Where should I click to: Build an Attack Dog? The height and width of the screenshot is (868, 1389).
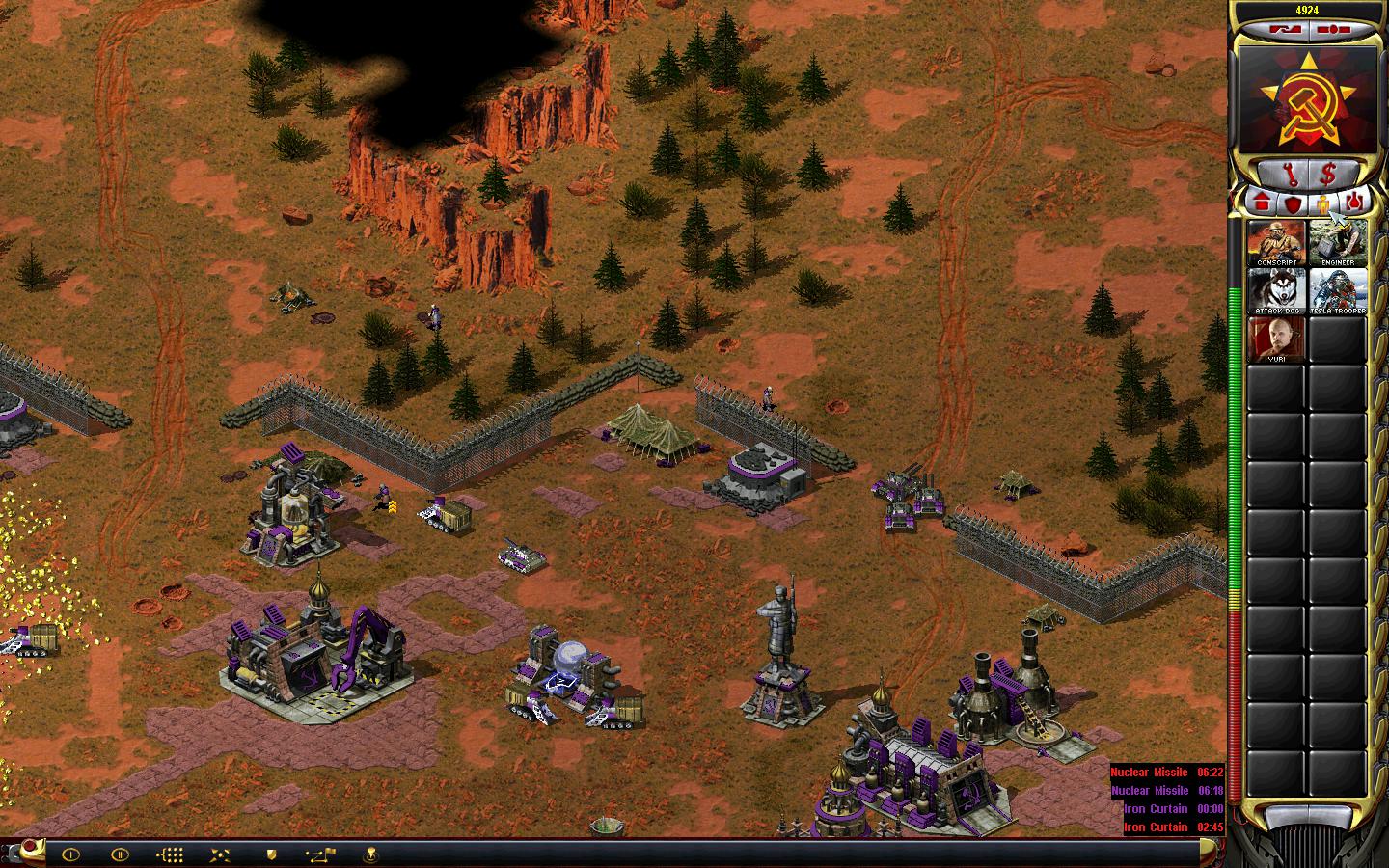click(1276, 291)
